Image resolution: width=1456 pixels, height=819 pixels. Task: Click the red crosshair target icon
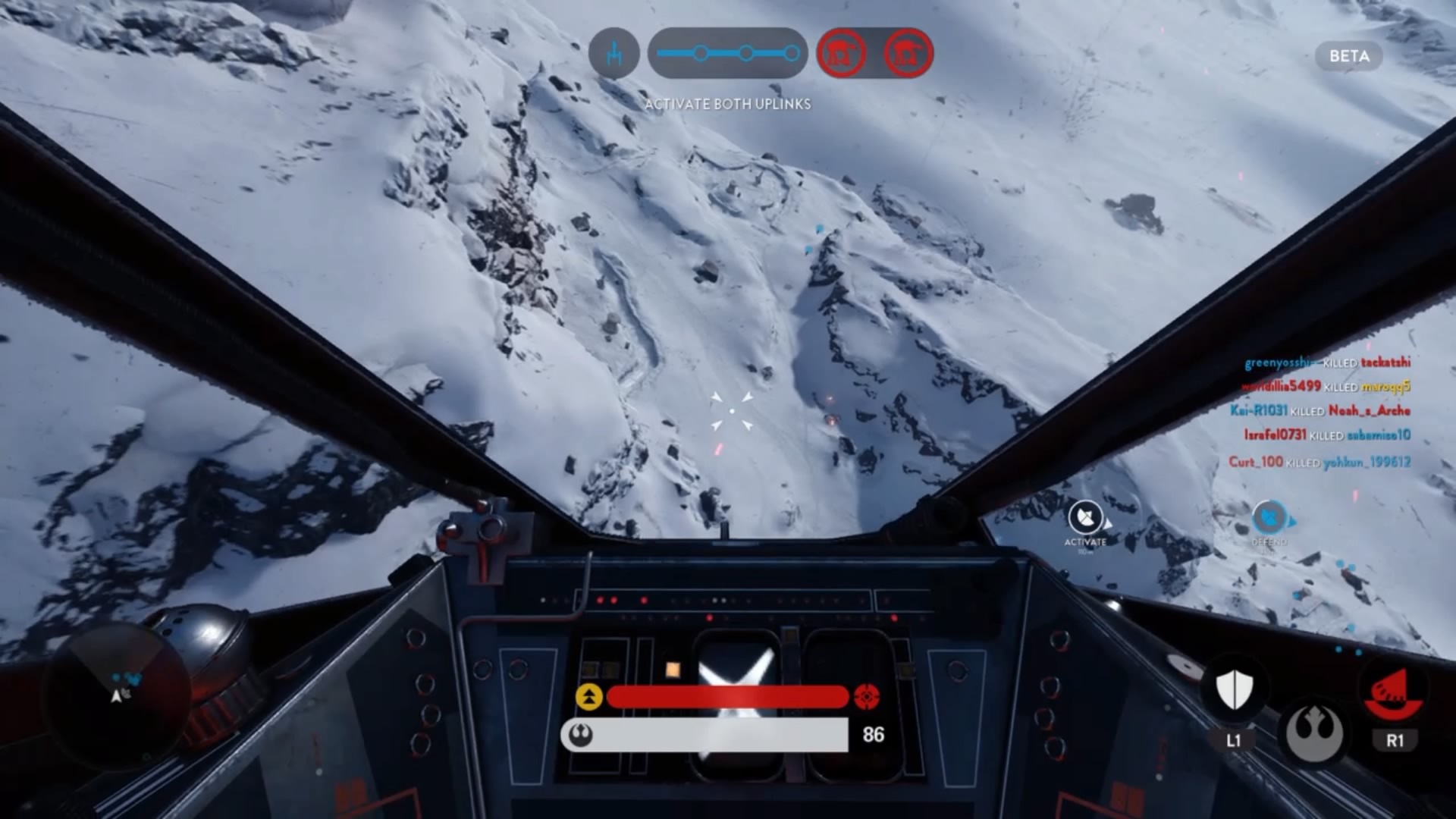(x=866, y=696)
